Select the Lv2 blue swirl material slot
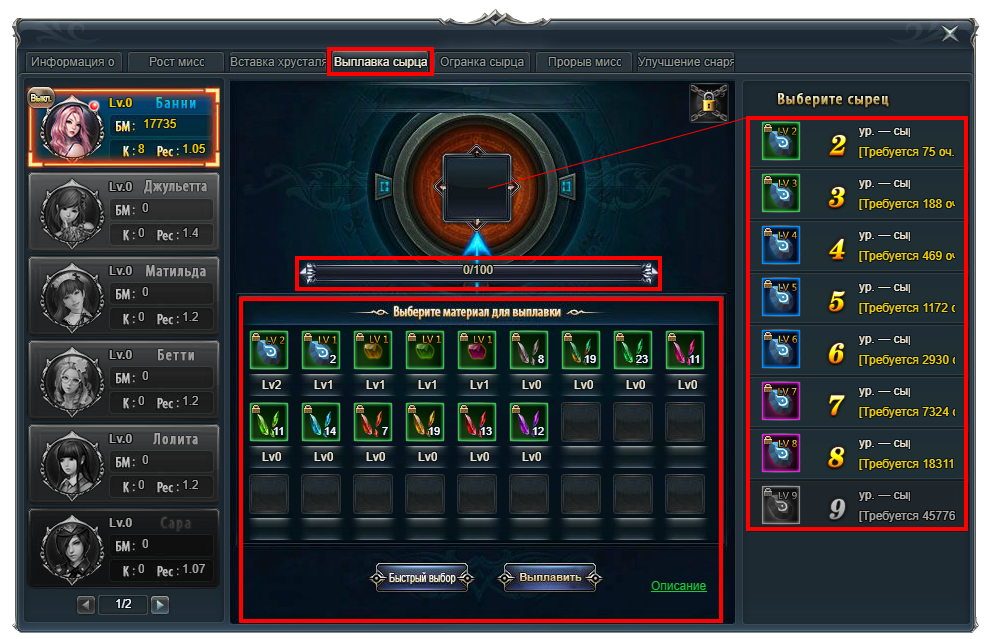 (x=268, y=351)
